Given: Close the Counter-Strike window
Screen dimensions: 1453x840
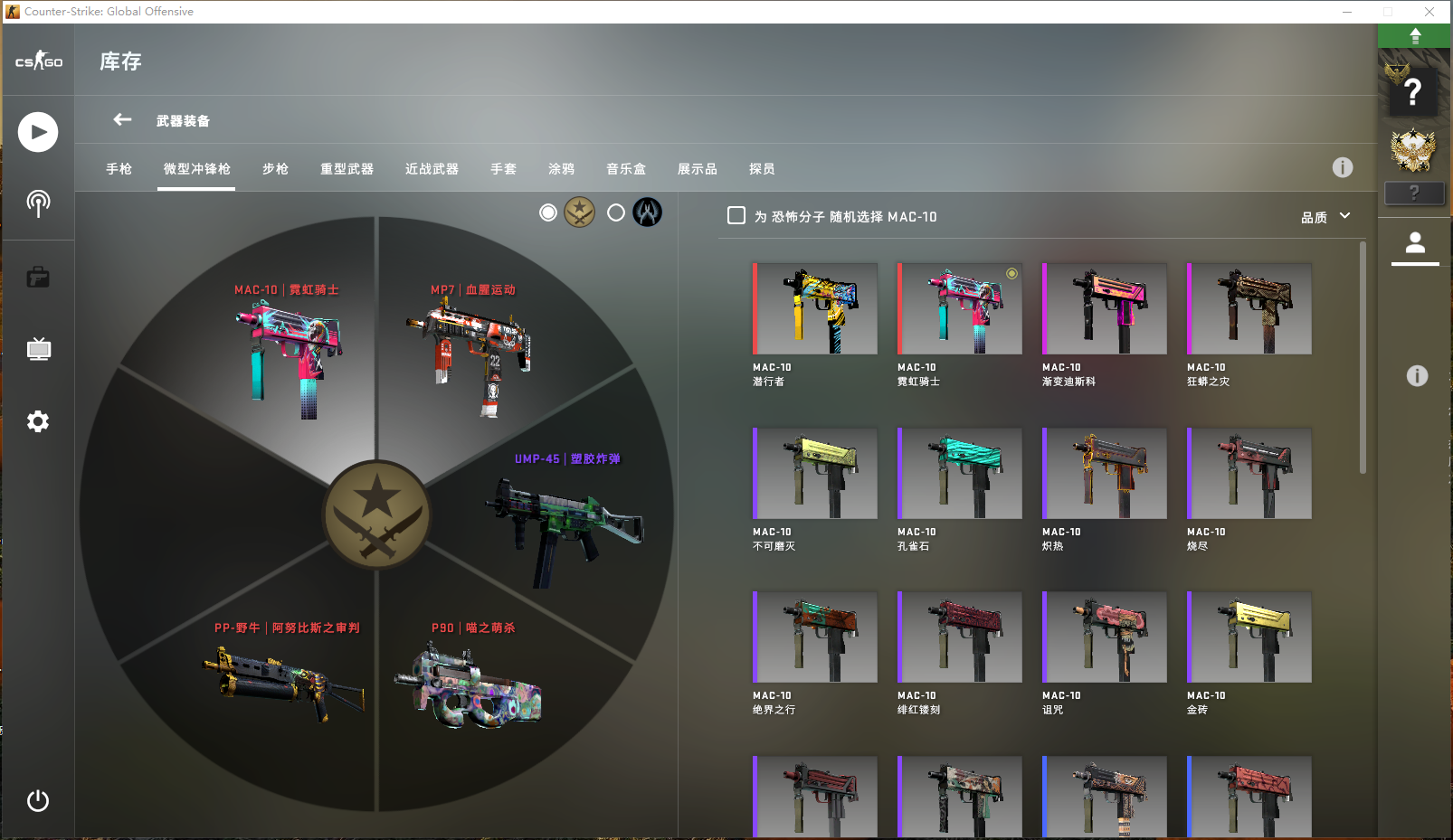Looking at the screenshot, I should 1429,12.
